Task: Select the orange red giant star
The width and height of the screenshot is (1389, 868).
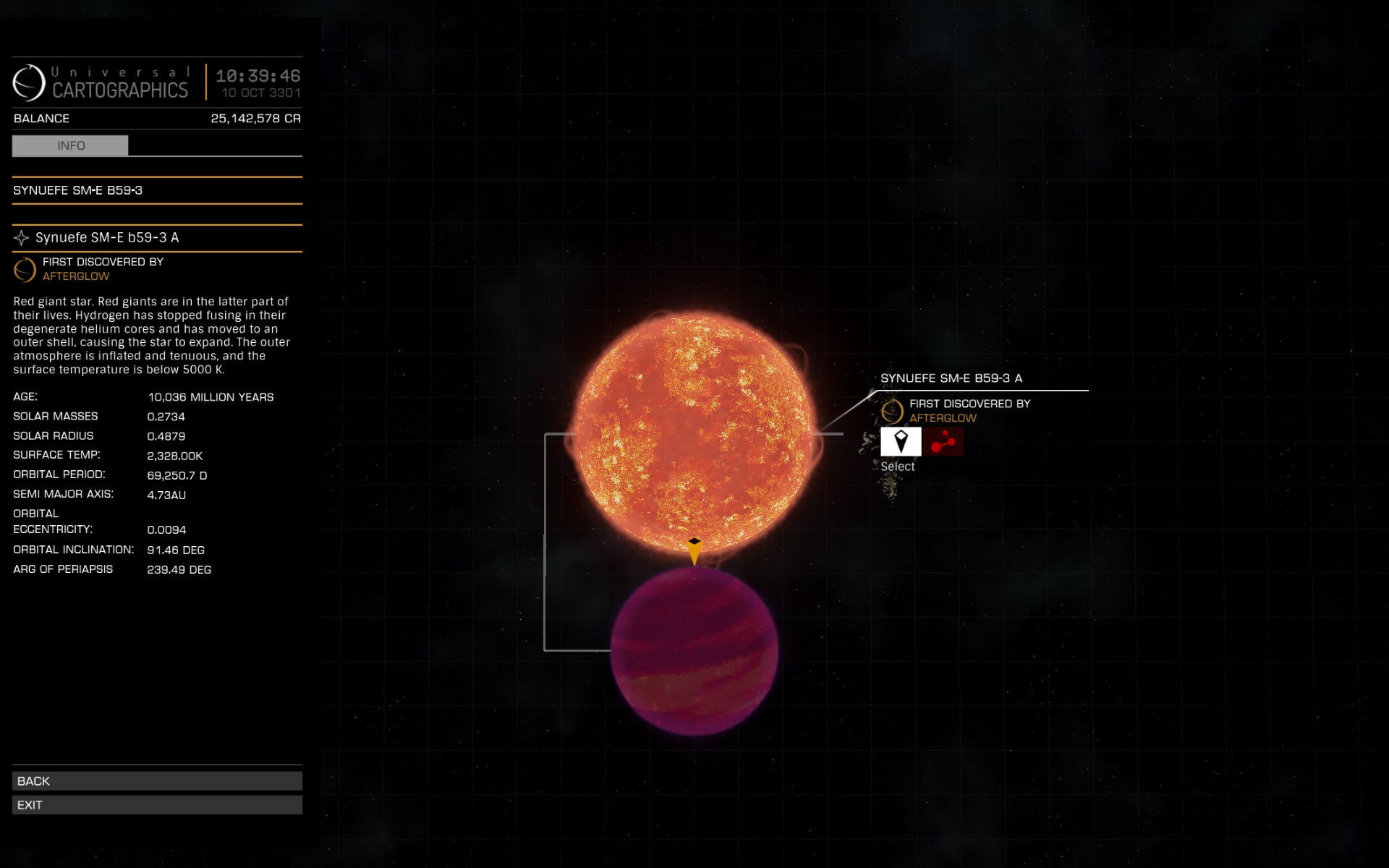Action: click(x=694, y=432)
